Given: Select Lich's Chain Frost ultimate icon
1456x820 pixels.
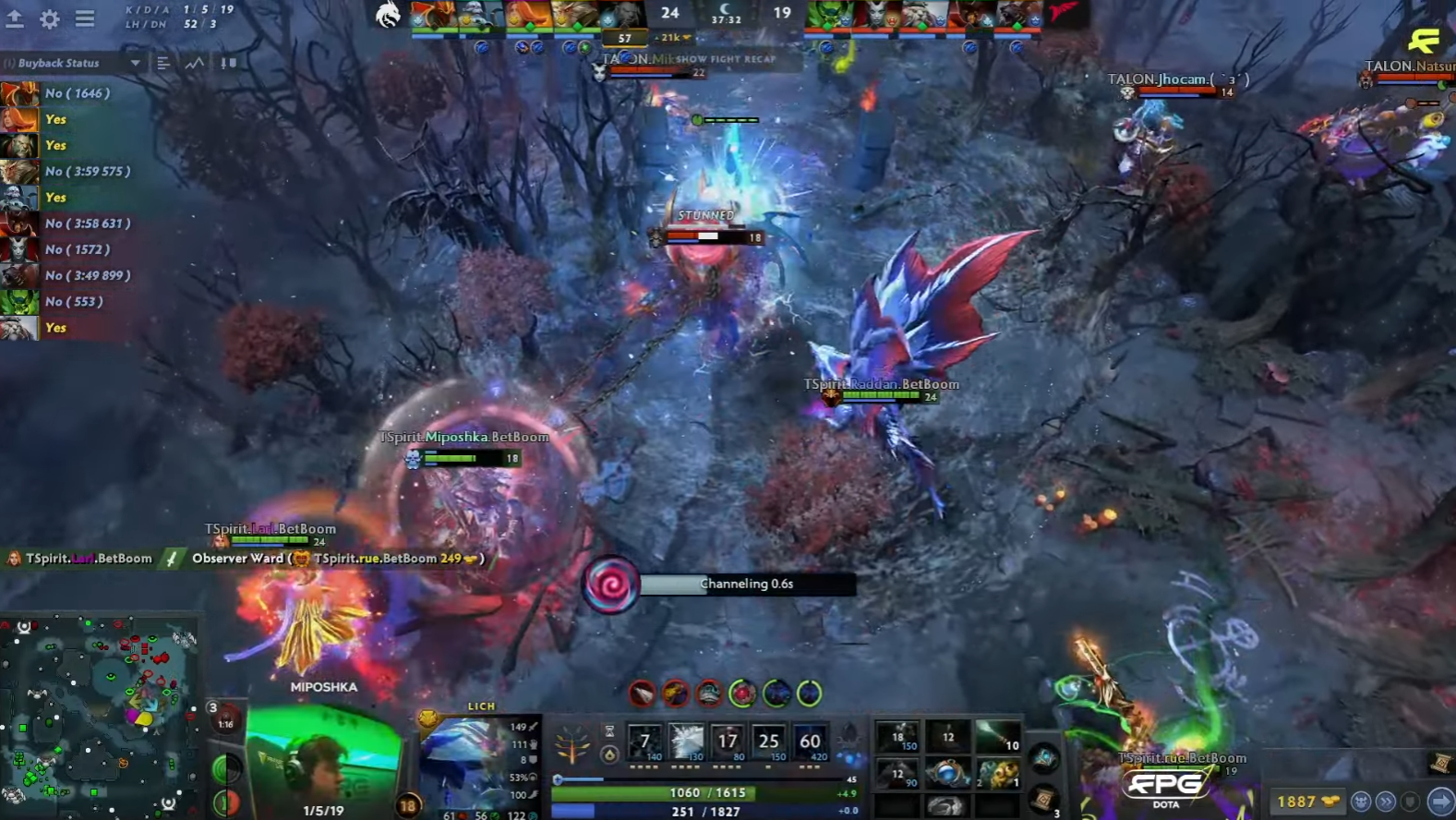Looking at the screenshot, I should (x=810, y=742).
